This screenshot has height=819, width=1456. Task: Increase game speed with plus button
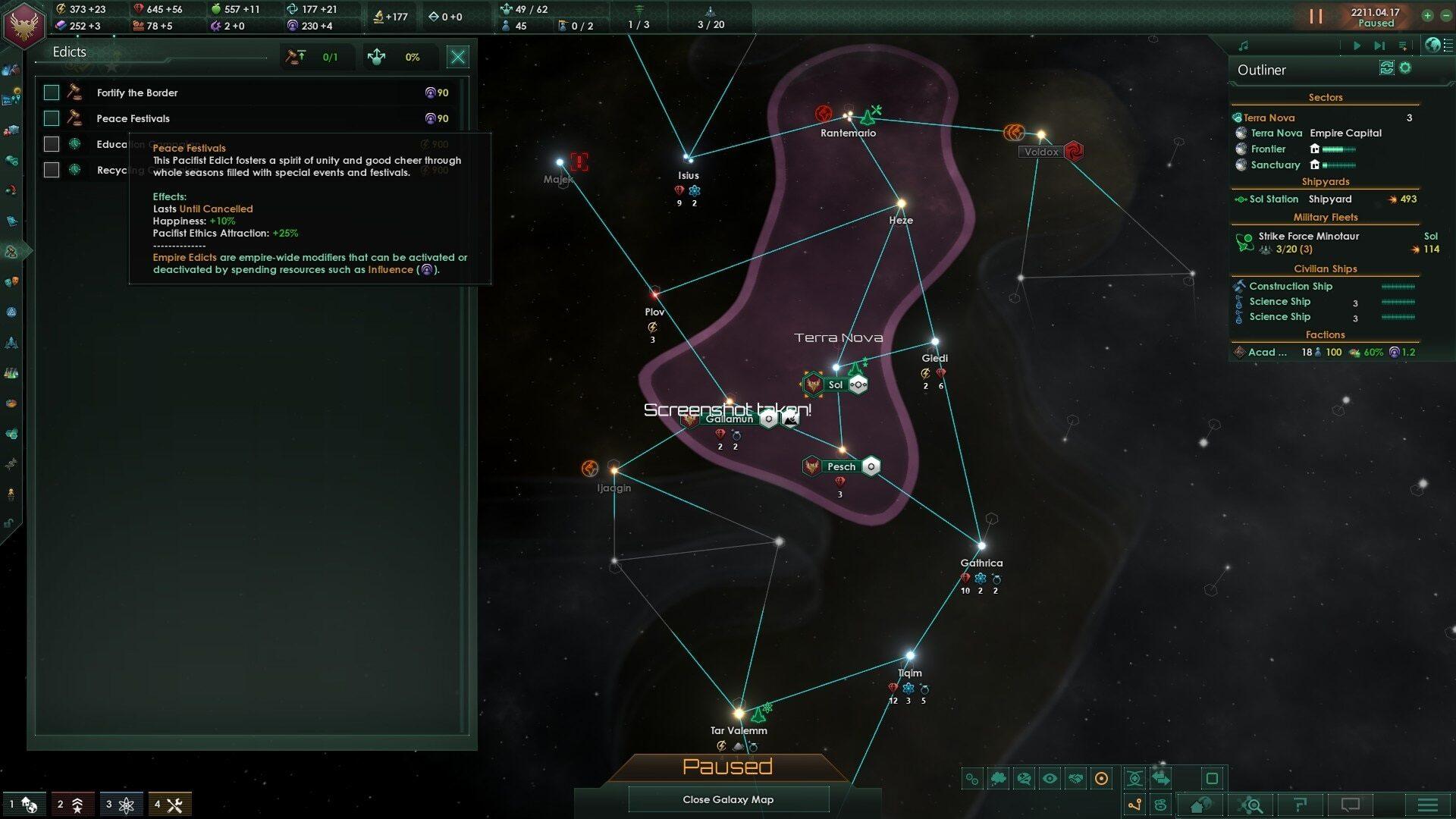tap(1427, 15)
